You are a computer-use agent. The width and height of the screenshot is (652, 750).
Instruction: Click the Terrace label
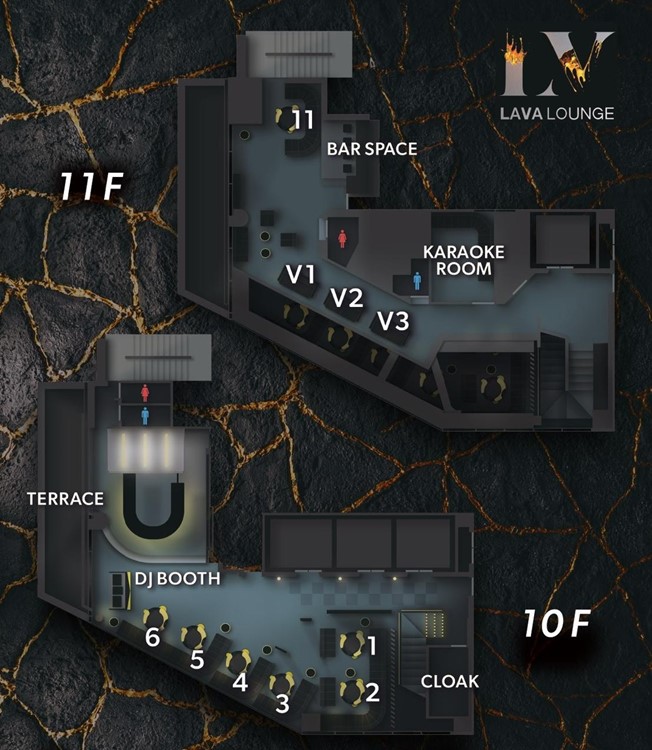pos(66,498)
